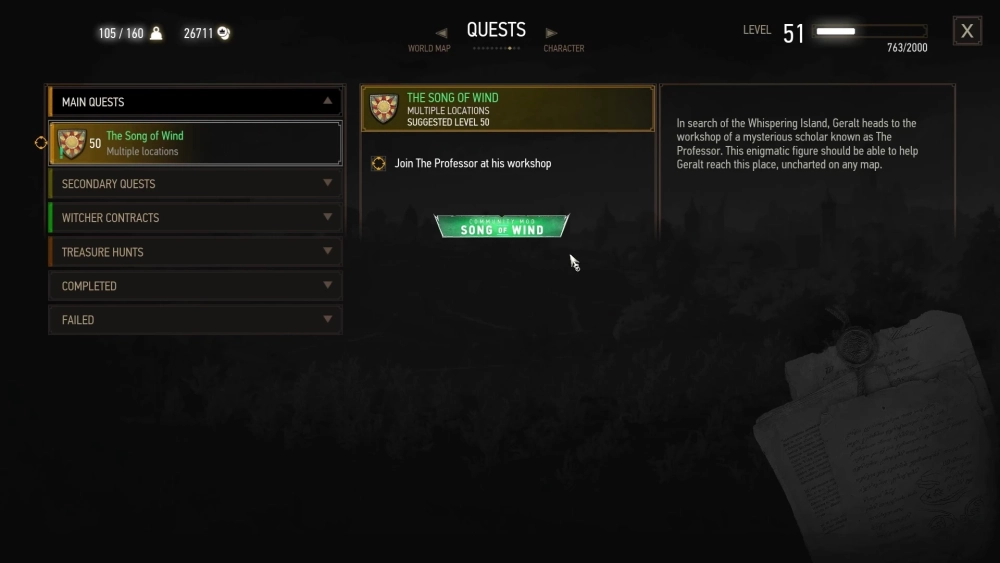Viewport: 1000px width, 563px height.
Task: Close the Quests menu with X
Action: 967,31
